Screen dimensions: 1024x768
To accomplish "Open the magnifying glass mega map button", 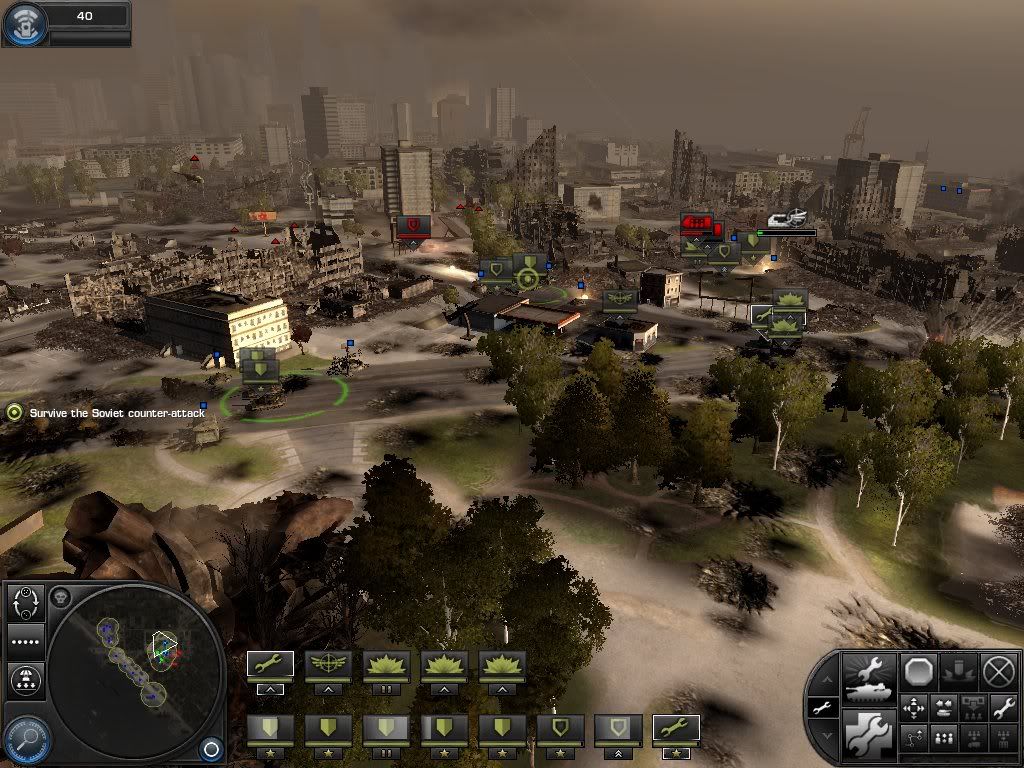I will [x=26, y=738].
